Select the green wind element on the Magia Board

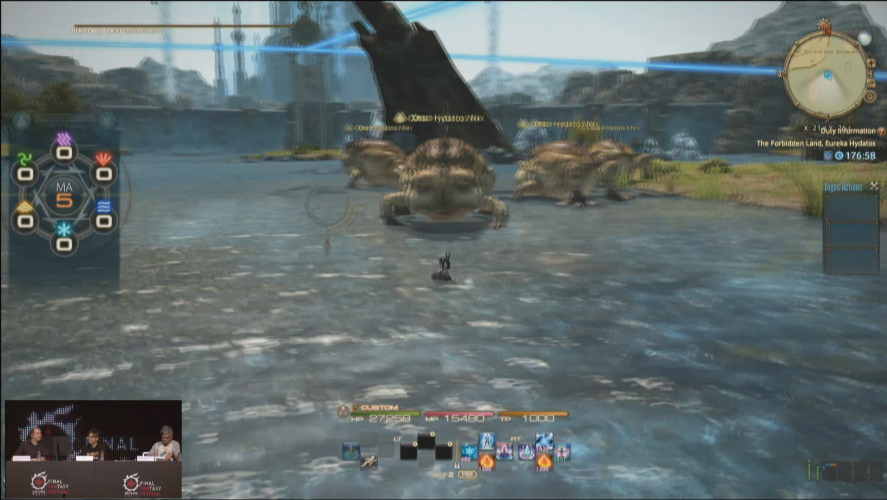tap(25, 160)
